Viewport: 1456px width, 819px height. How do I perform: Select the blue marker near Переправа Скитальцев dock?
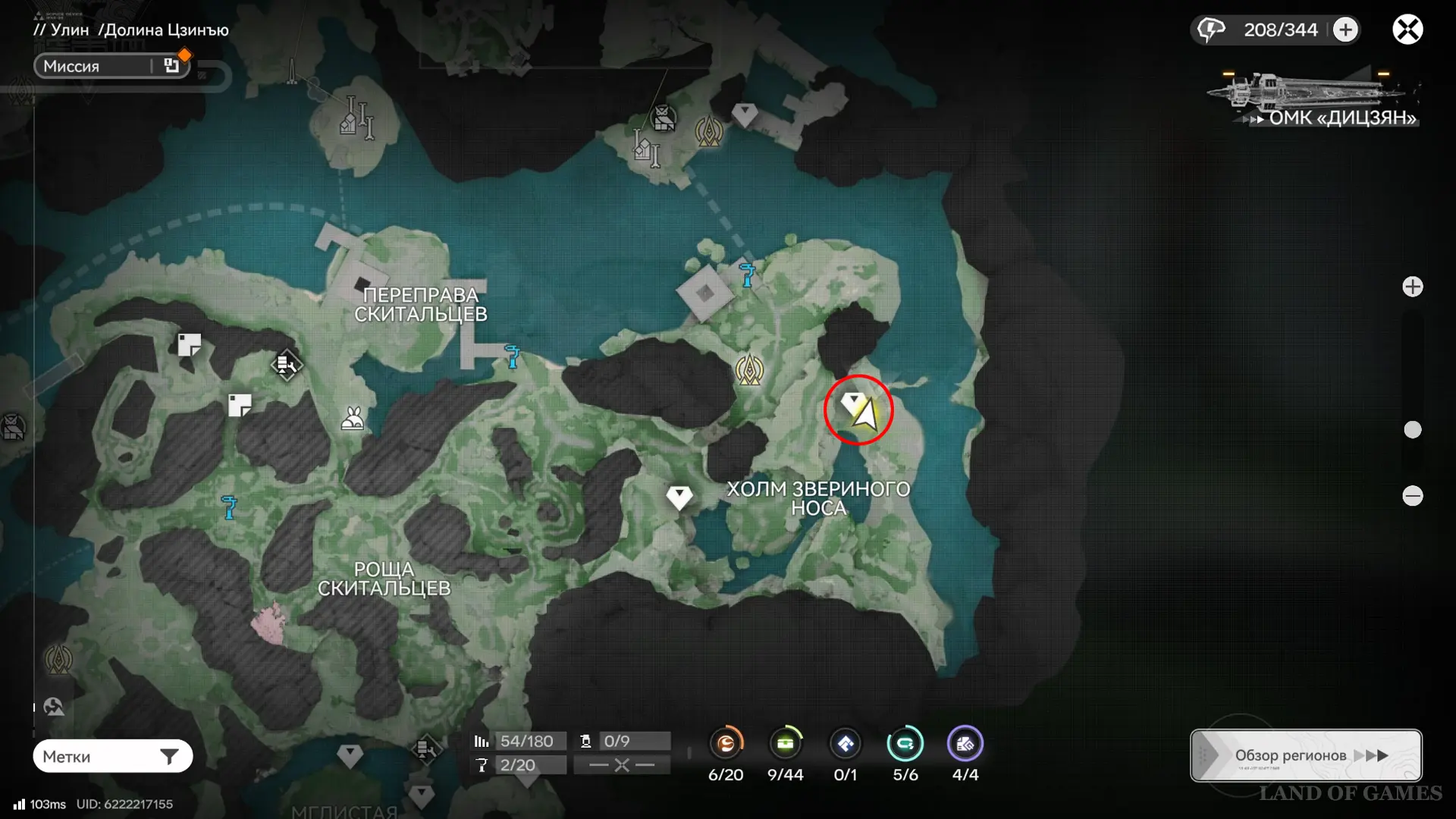[x=513, y=356]
